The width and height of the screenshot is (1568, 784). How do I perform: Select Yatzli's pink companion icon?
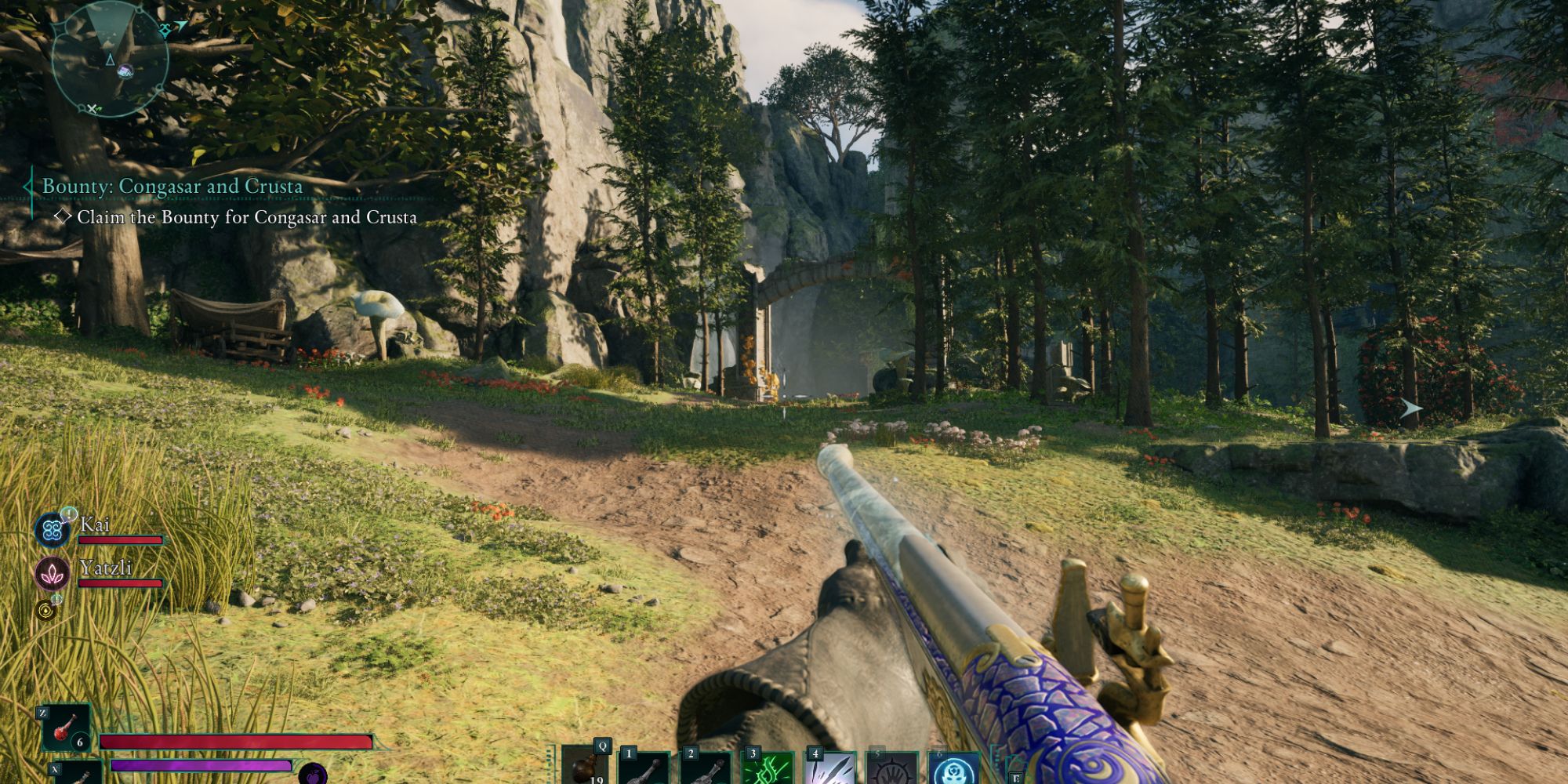coord(53,573)
